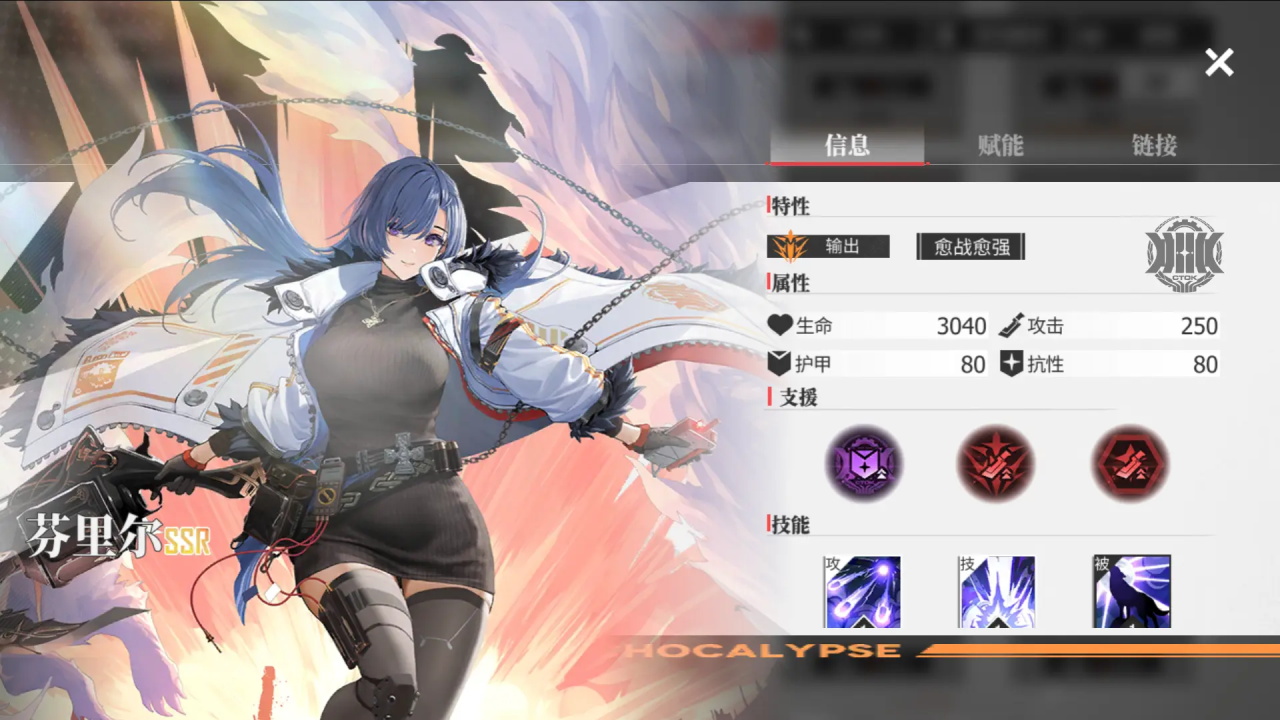Show the 愈战愈强 trait details

(971, 246)
